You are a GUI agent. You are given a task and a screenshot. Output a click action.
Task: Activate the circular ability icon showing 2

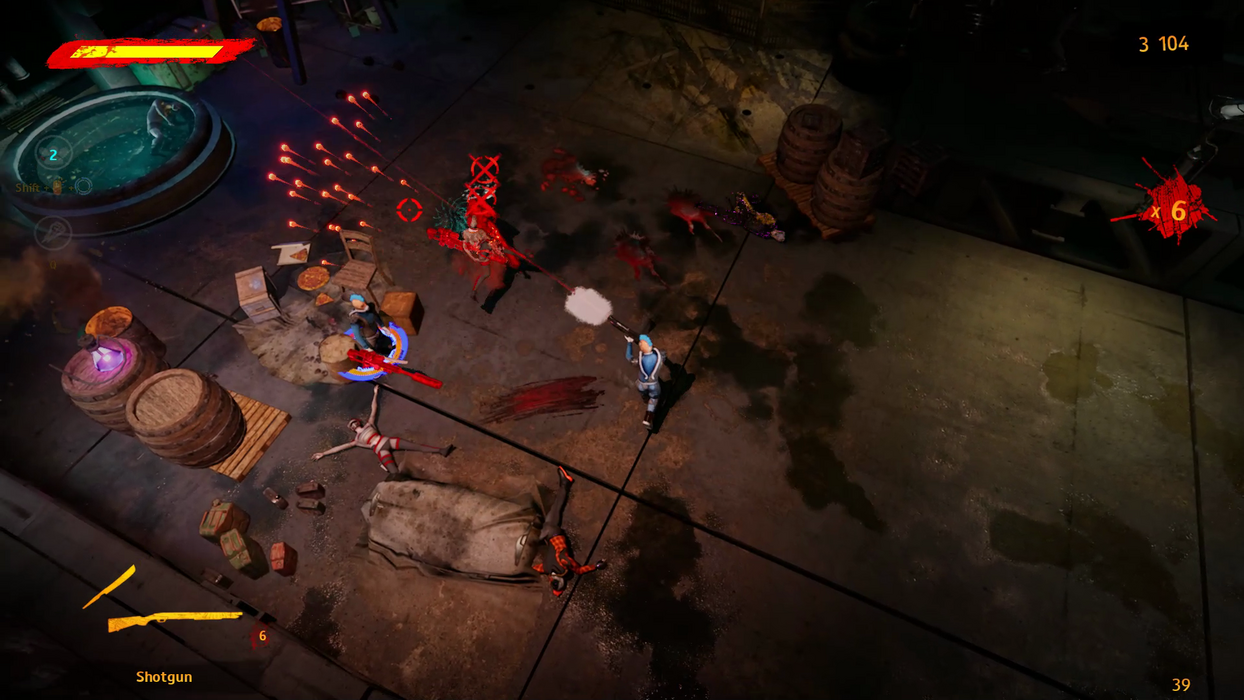coord(53,154)
